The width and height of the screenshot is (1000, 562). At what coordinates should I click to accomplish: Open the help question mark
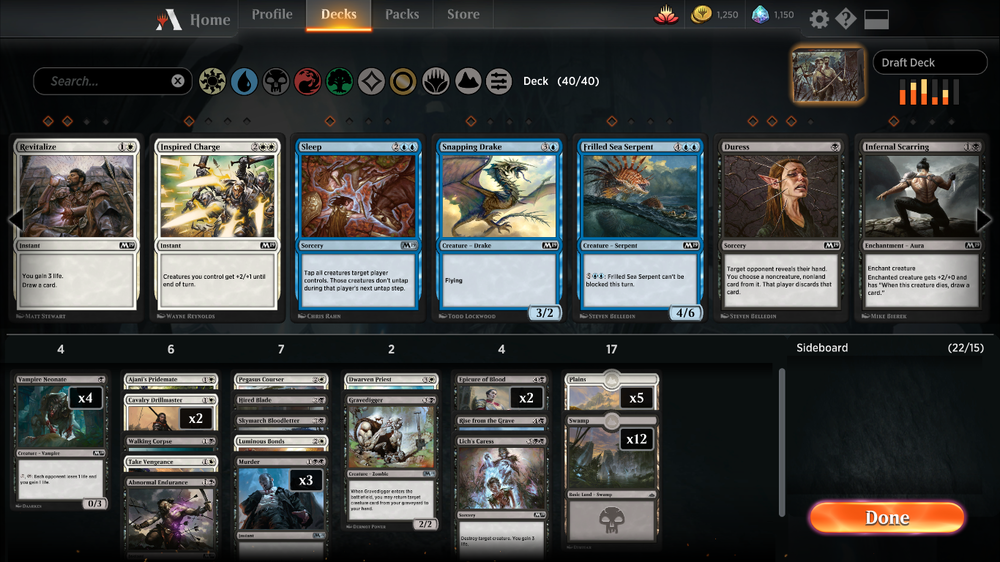point(846,19)
